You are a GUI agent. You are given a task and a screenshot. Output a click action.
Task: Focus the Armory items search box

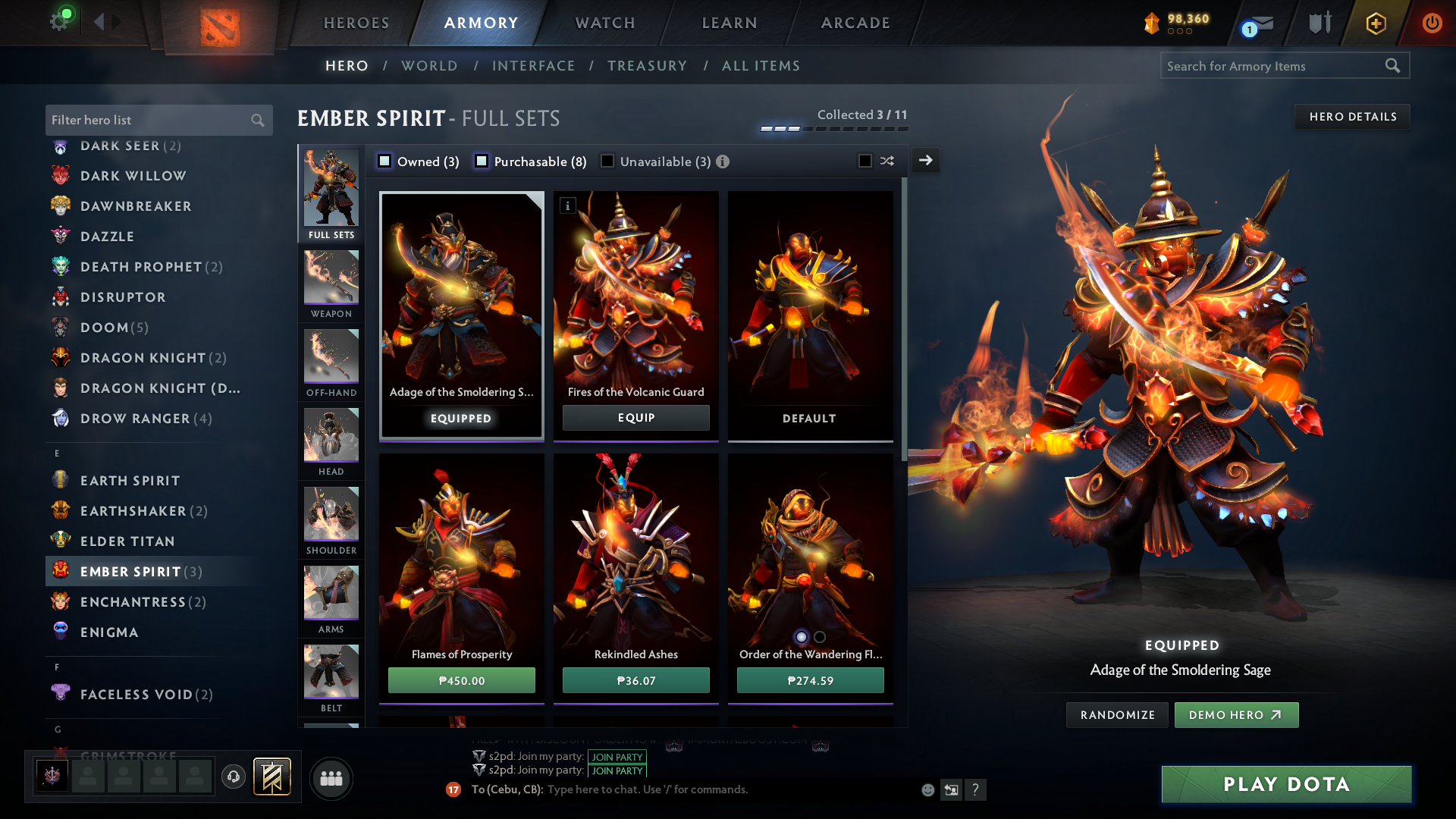point(1274,66)
